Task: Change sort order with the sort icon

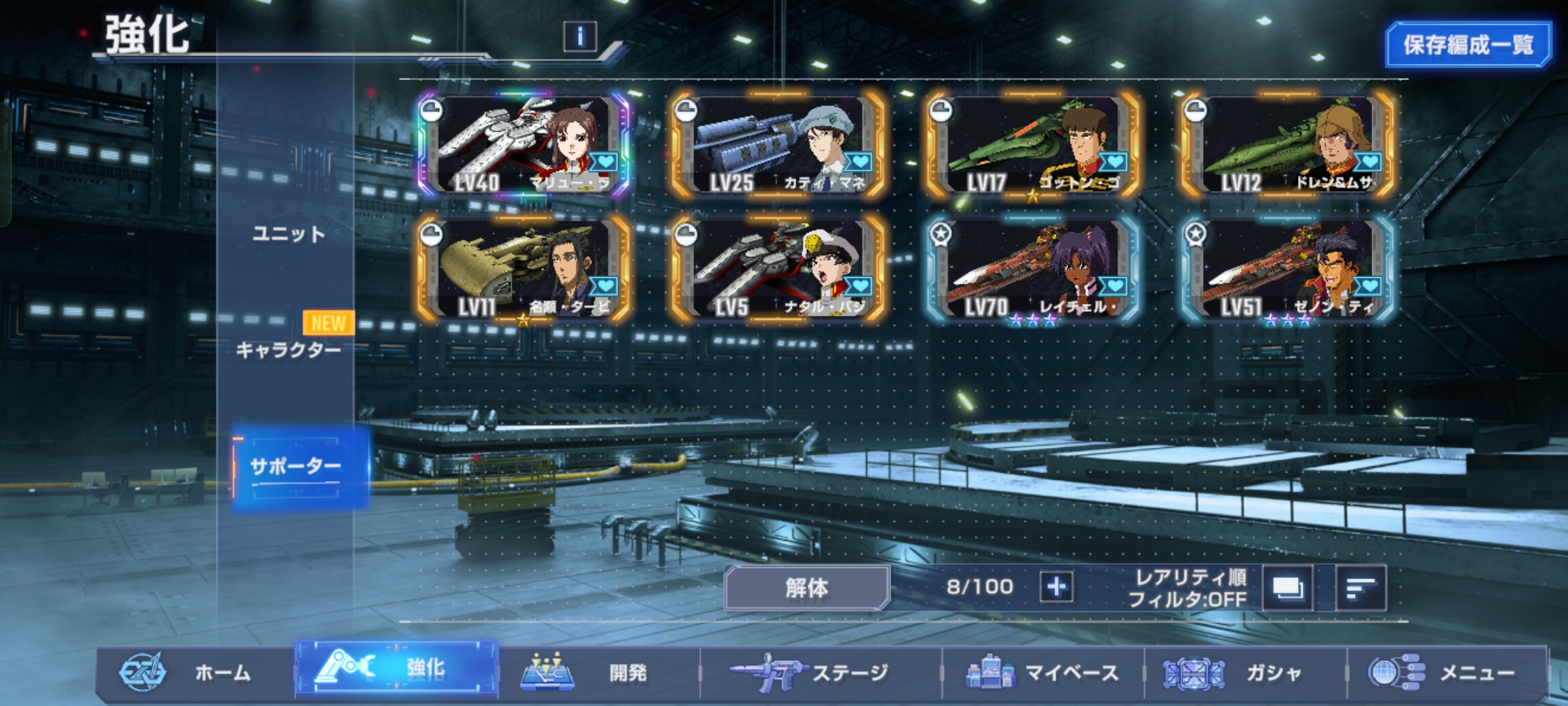Action: click(x=1360, y=588)
